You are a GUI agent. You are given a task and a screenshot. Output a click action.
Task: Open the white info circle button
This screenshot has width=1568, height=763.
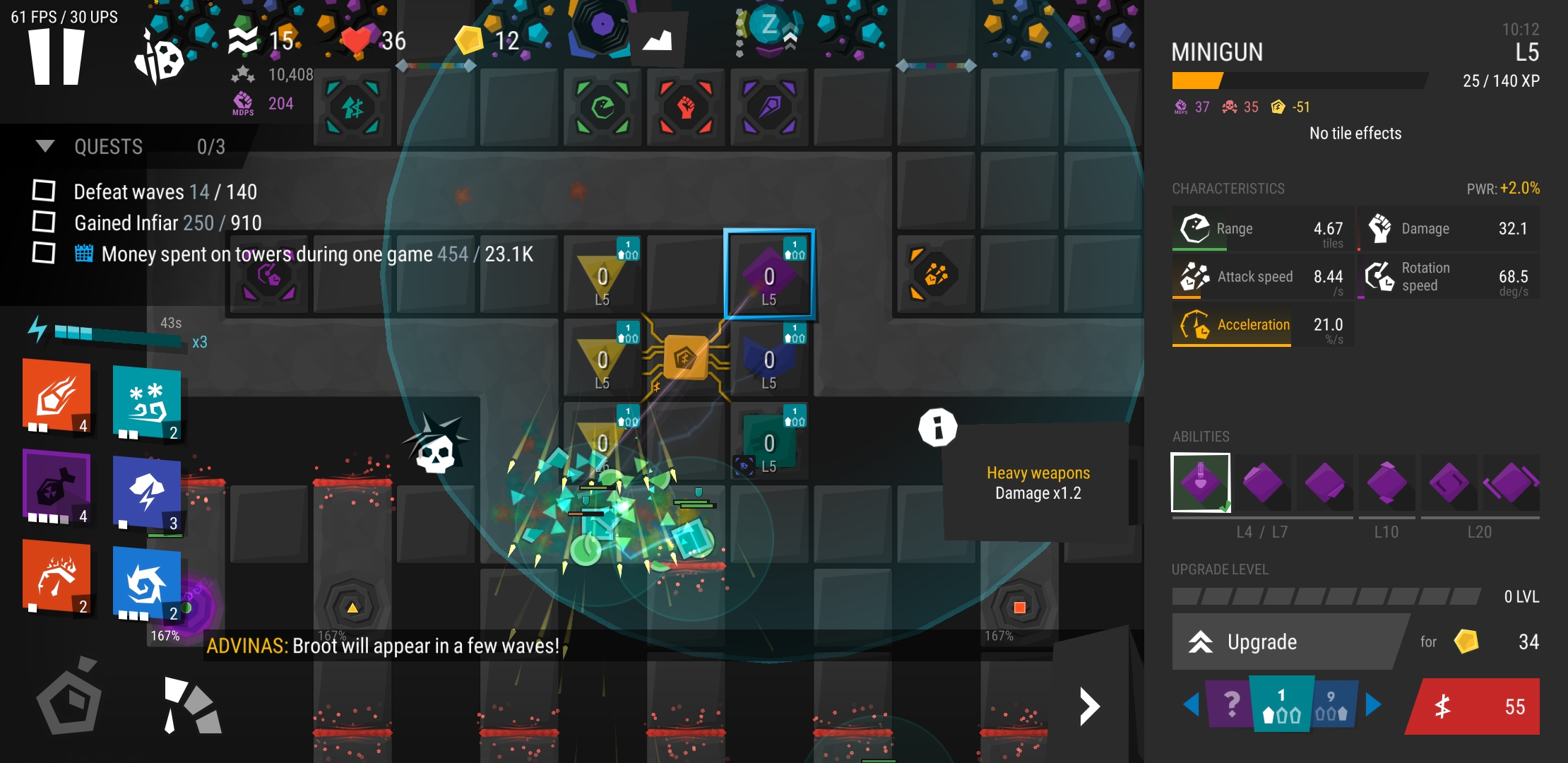coord(938,427)
